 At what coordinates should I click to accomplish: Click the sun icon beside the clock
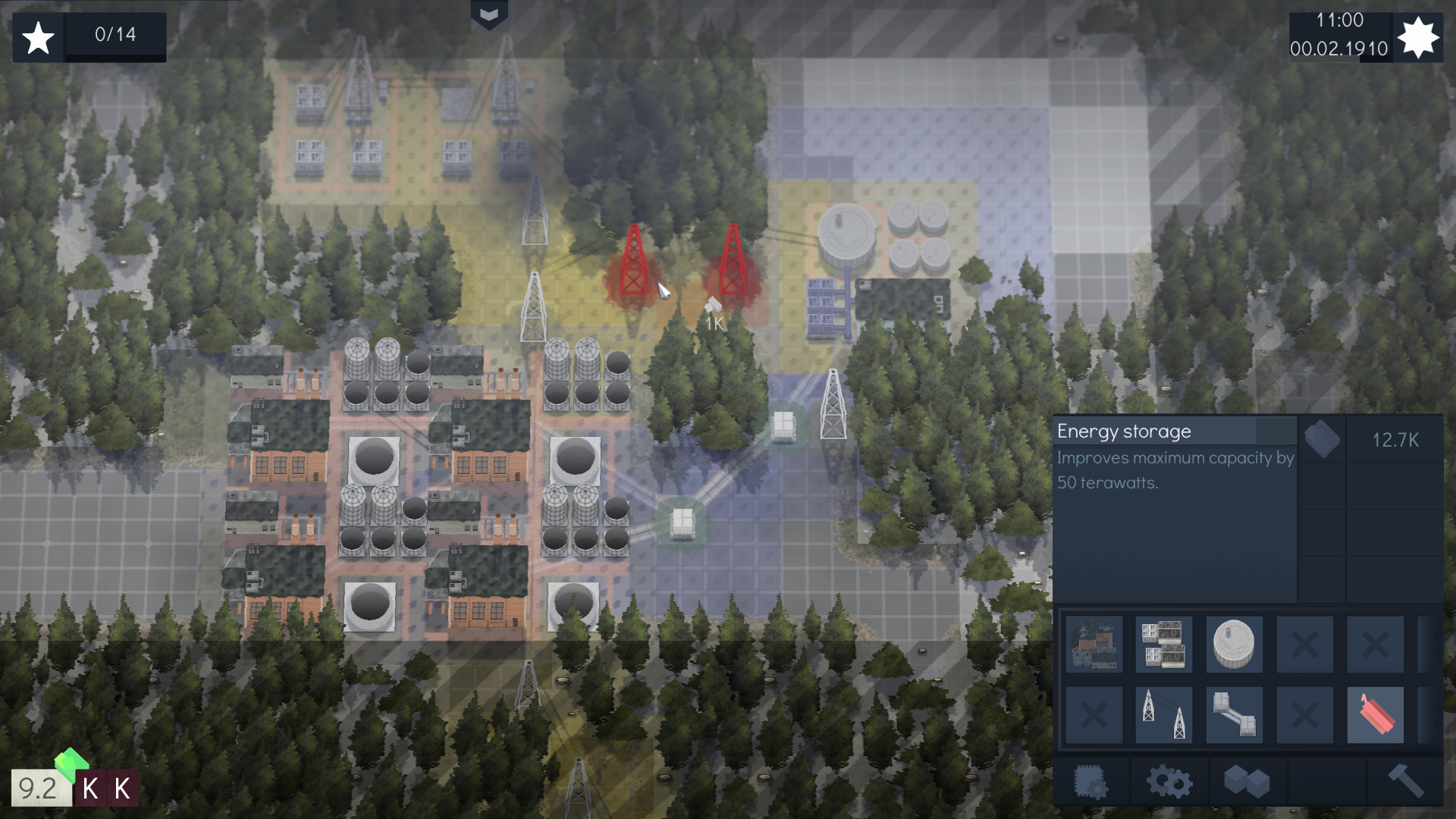(1417, 36)
